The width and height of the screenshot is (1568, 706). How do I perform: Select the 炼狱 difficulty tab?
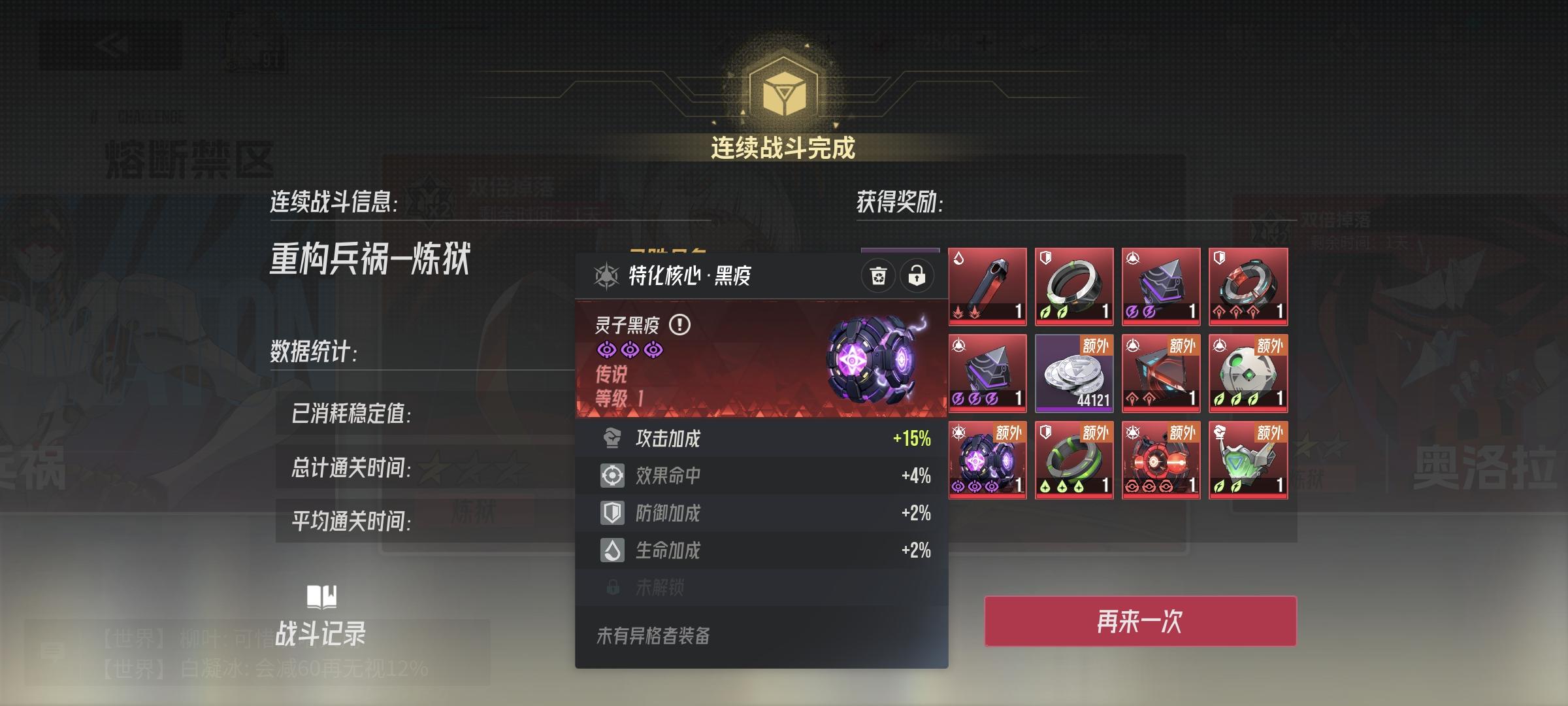(x=473, y=512)
